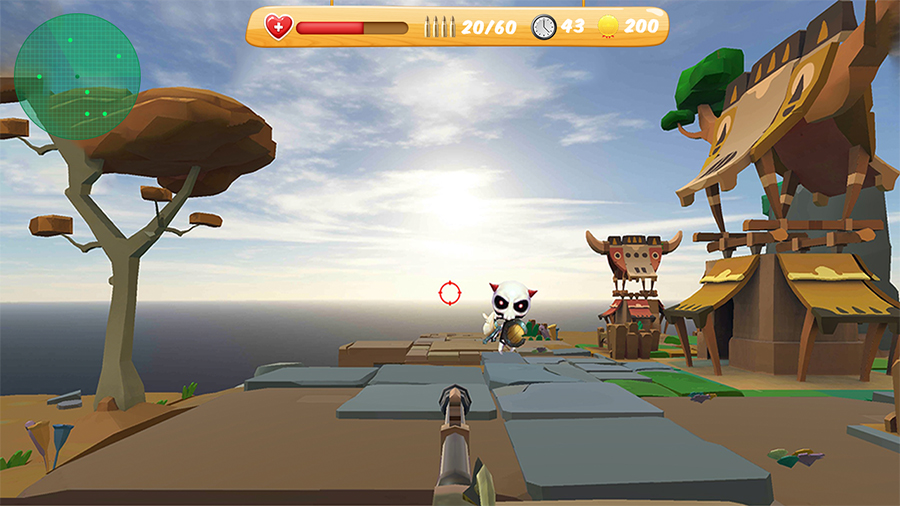Click the red heart health icon
This screenshot has width=900, height=506.
pyautogui.click(x=278, y=27)
